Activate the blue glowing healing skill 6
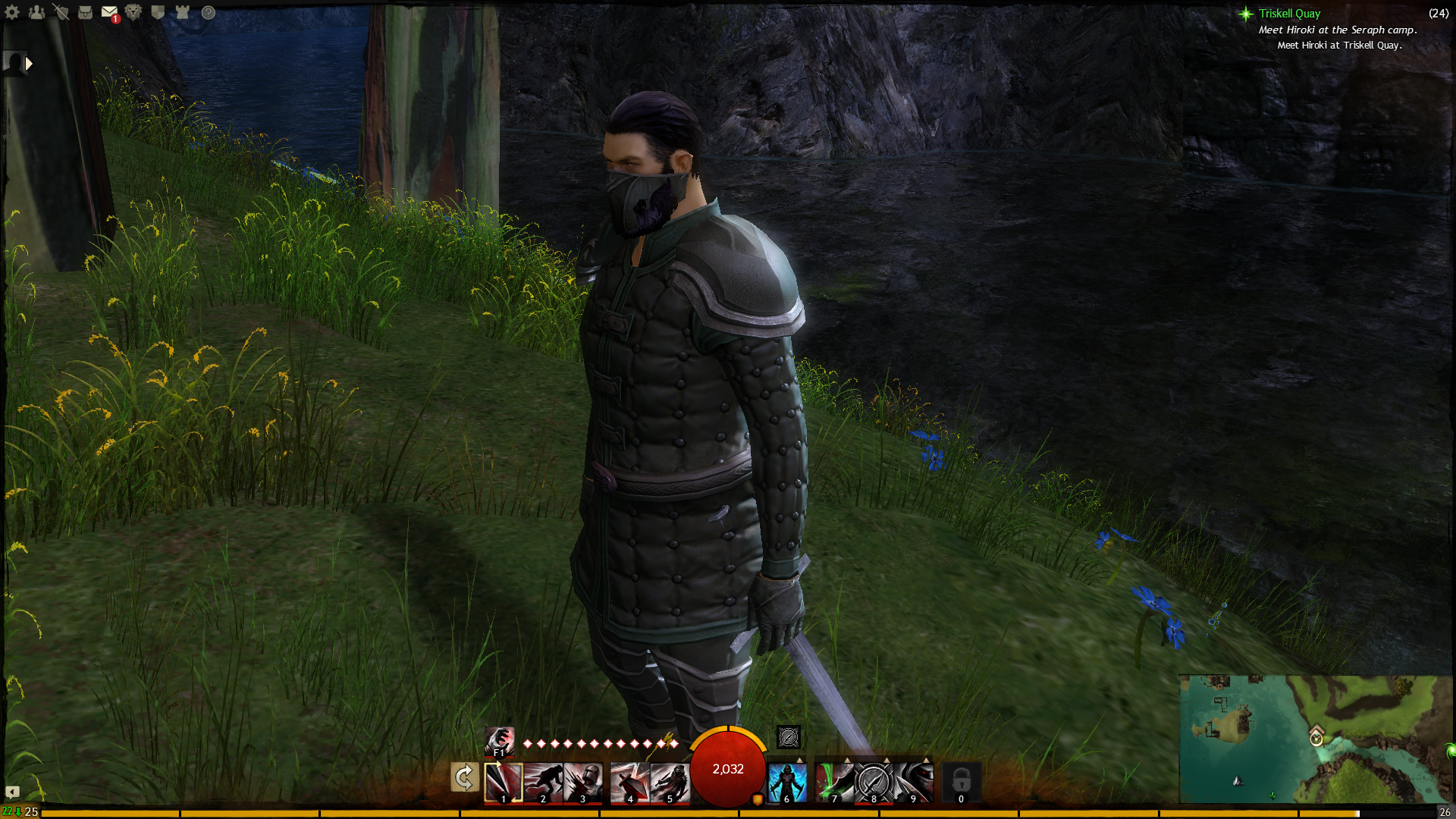Image resolution: width=1456 pixels, height=819 pixels. (x=787, y=783)
